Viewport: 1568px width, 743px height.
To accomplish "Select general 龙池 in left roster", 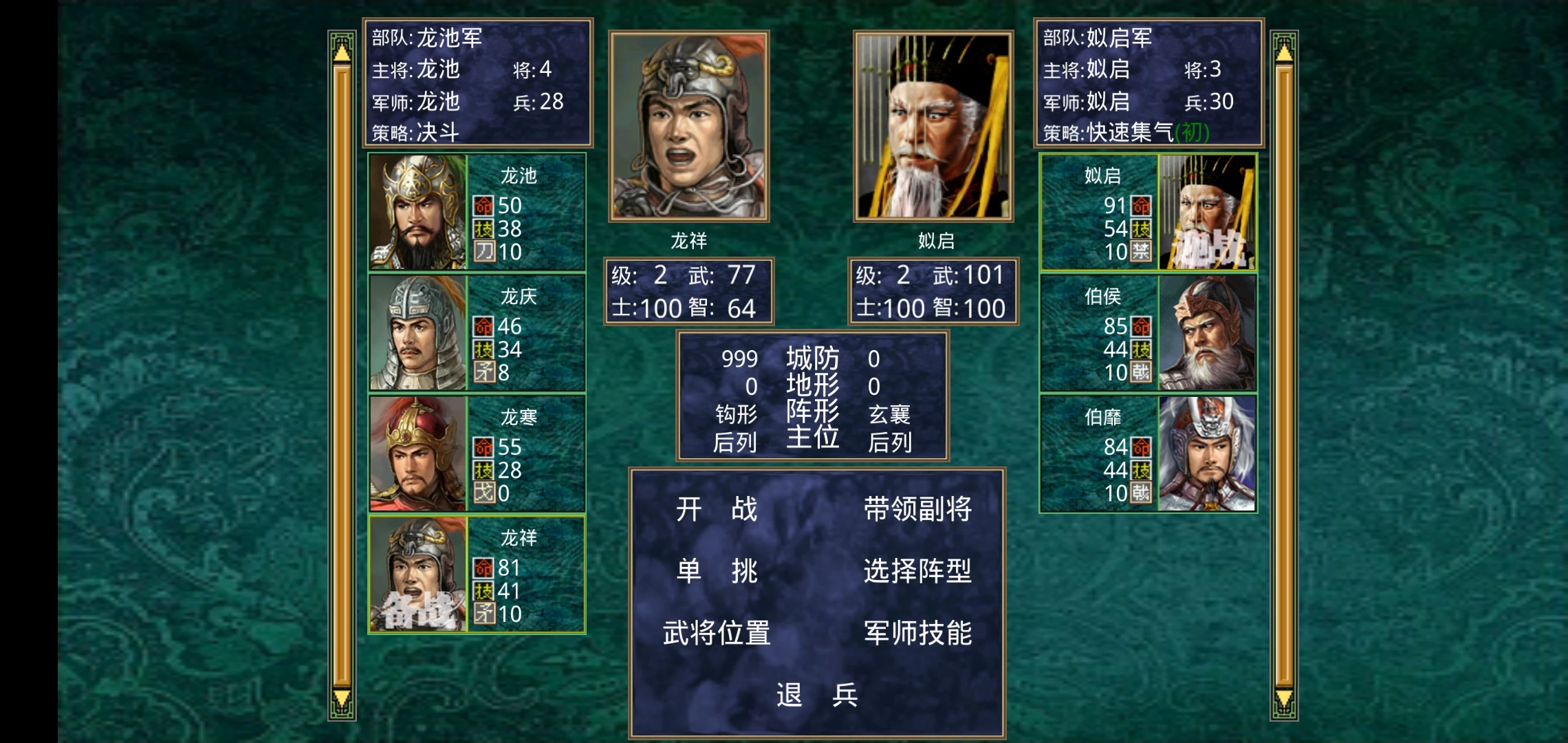I will coord(477,212).
